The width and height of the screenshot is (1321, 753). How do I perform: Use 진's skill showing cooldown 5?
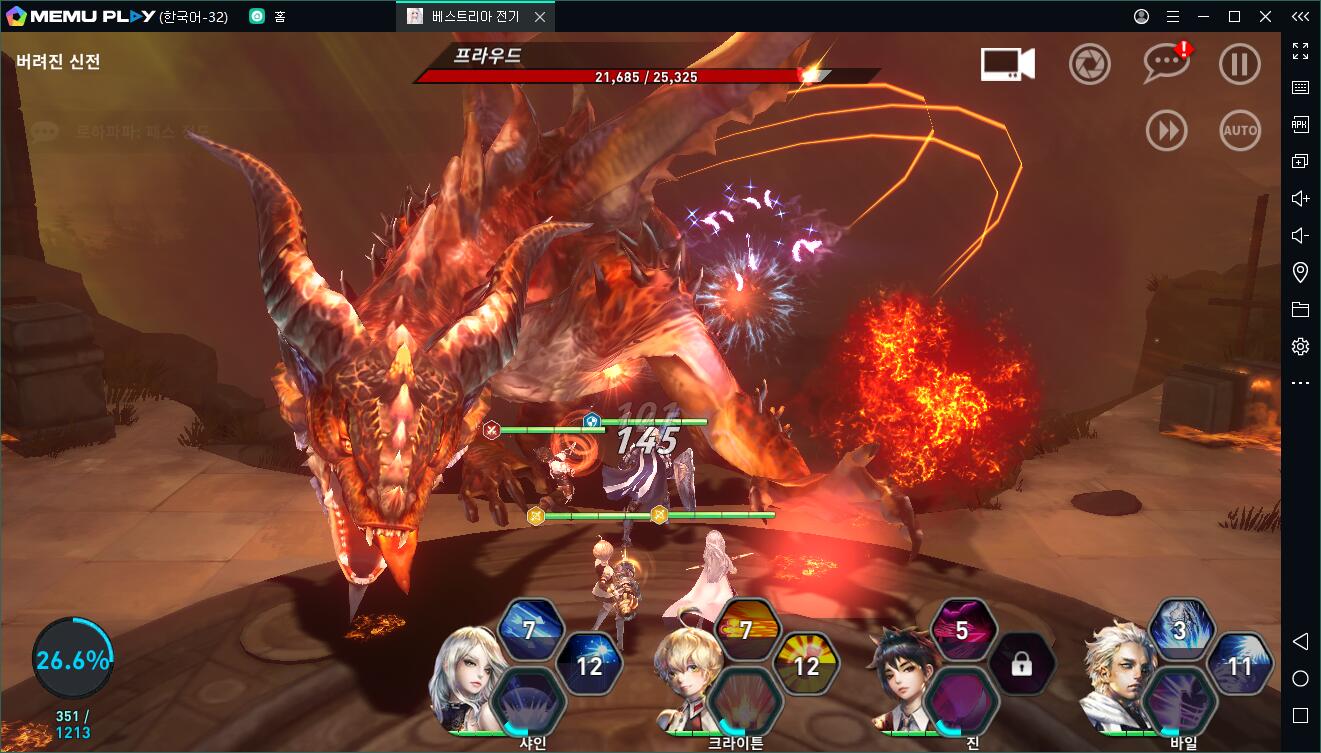[962, 630]
